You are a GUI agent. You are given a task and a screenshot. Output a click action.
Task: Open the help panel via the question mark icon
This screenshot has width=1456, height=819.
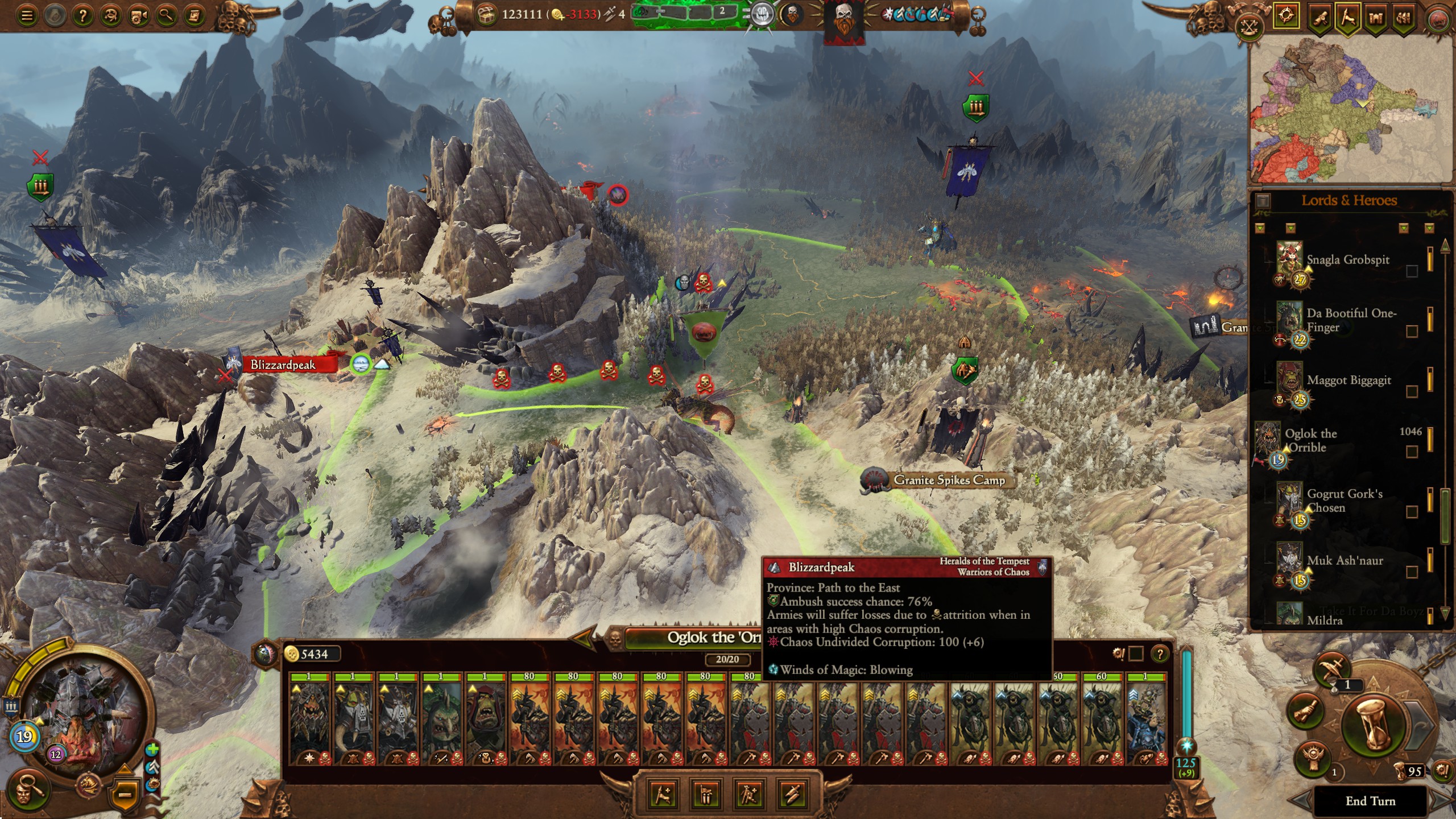pyautogui.click(x=83, y=16)
